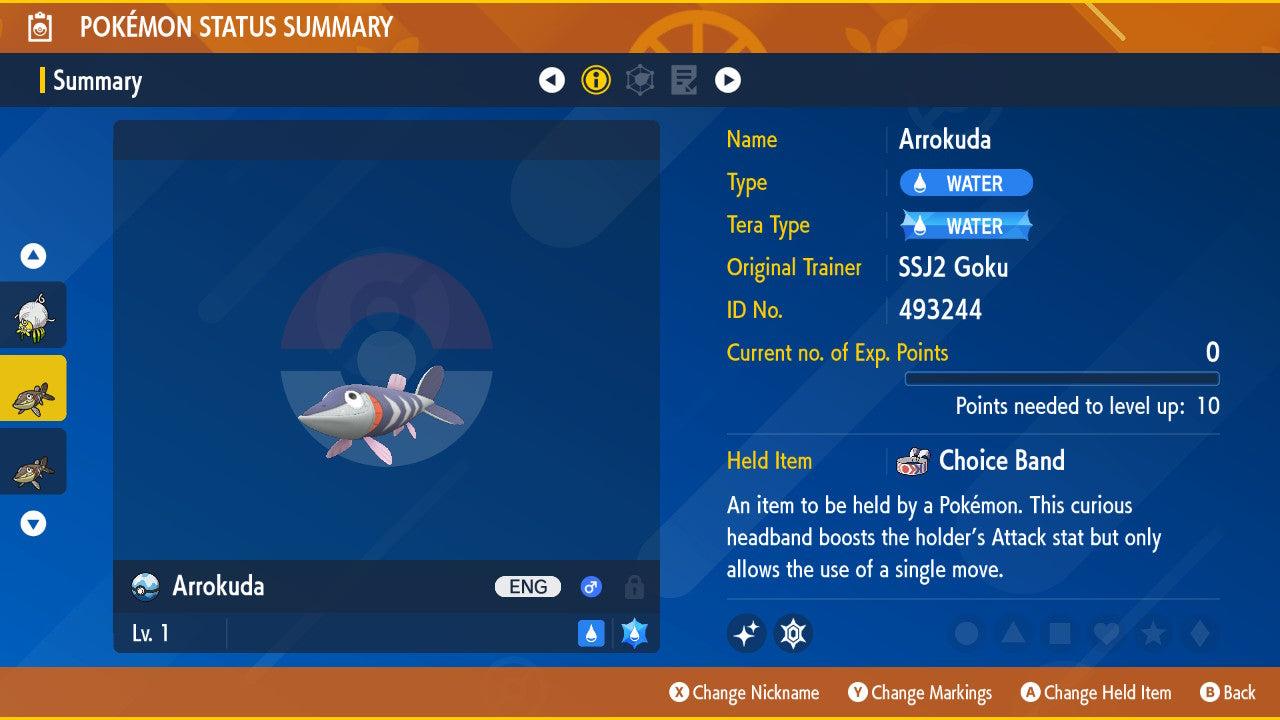Toggle the triangle marking

(x=1012, y=633)
